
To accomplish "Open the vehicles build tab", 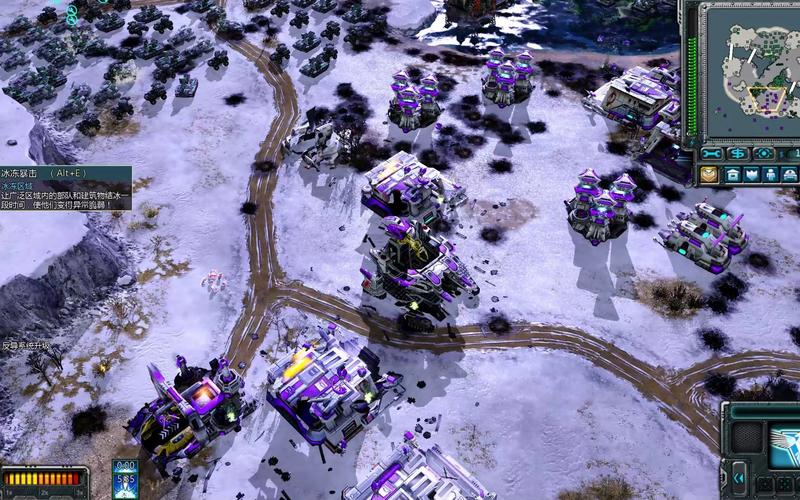I will pyautogui.click(x=790, y=174).
